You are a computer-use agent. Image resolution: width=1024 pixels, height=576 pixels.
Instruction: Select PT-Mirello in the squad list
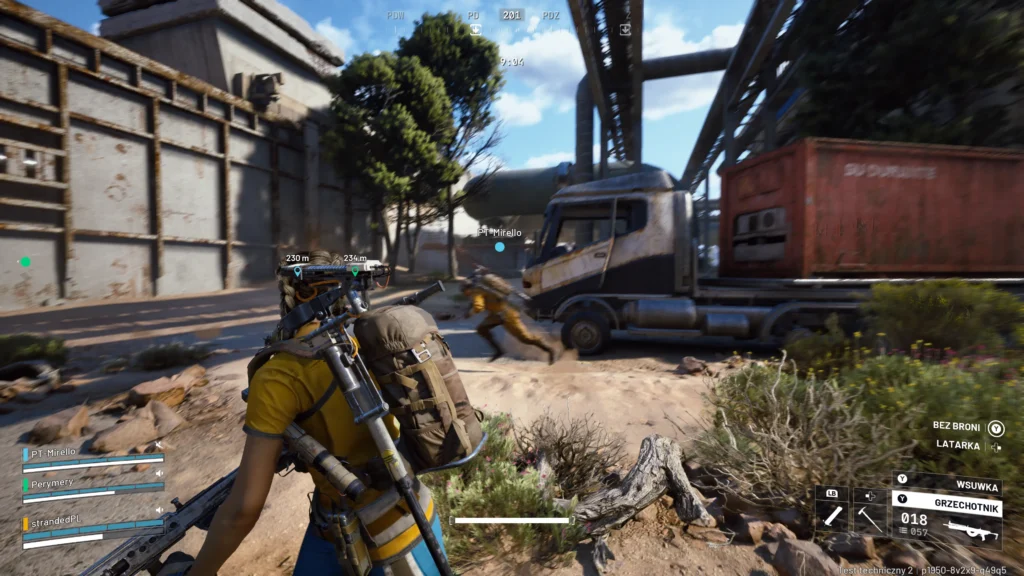point(53,452)
